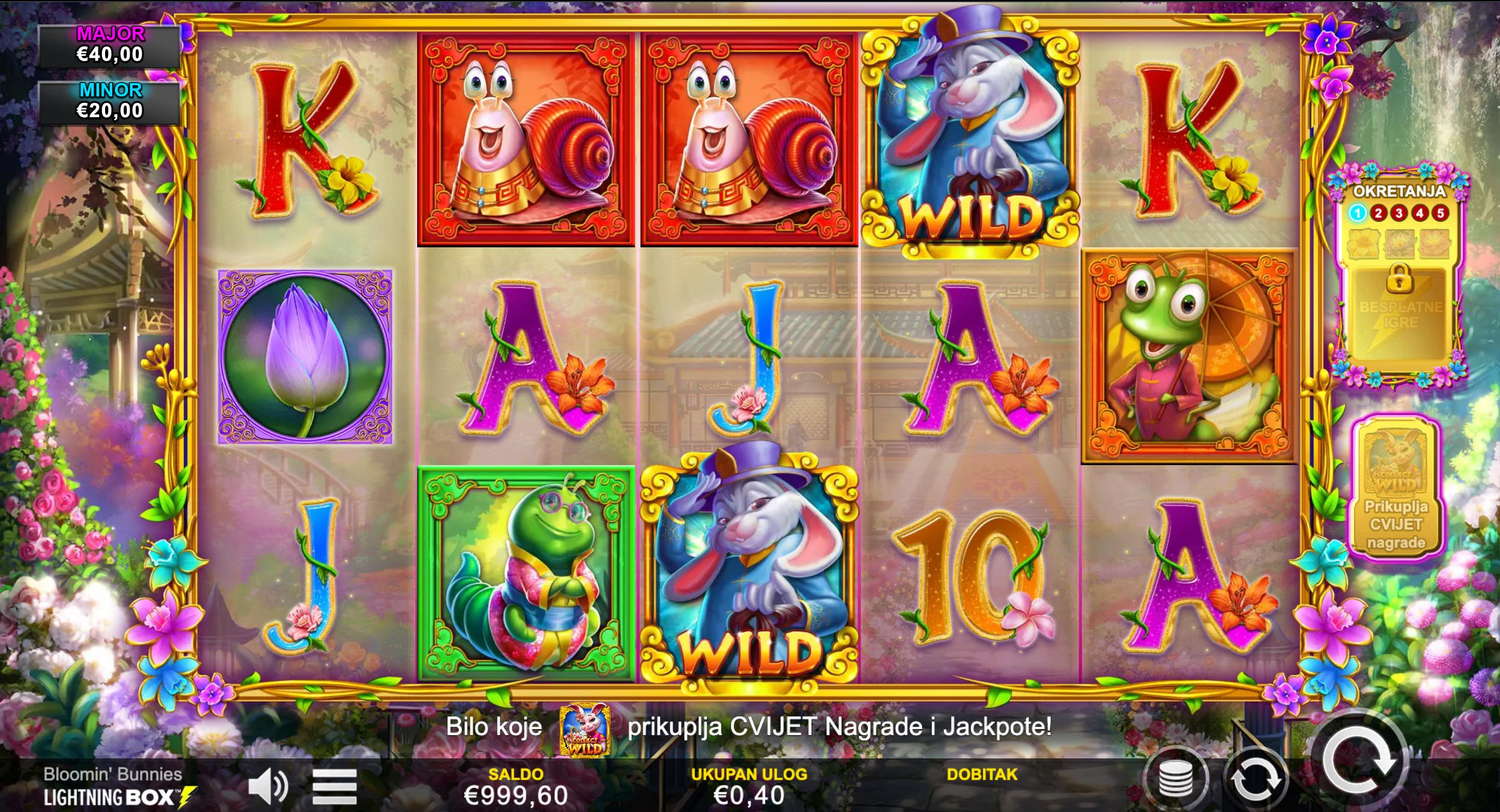Open the hamburger menu

334,786
